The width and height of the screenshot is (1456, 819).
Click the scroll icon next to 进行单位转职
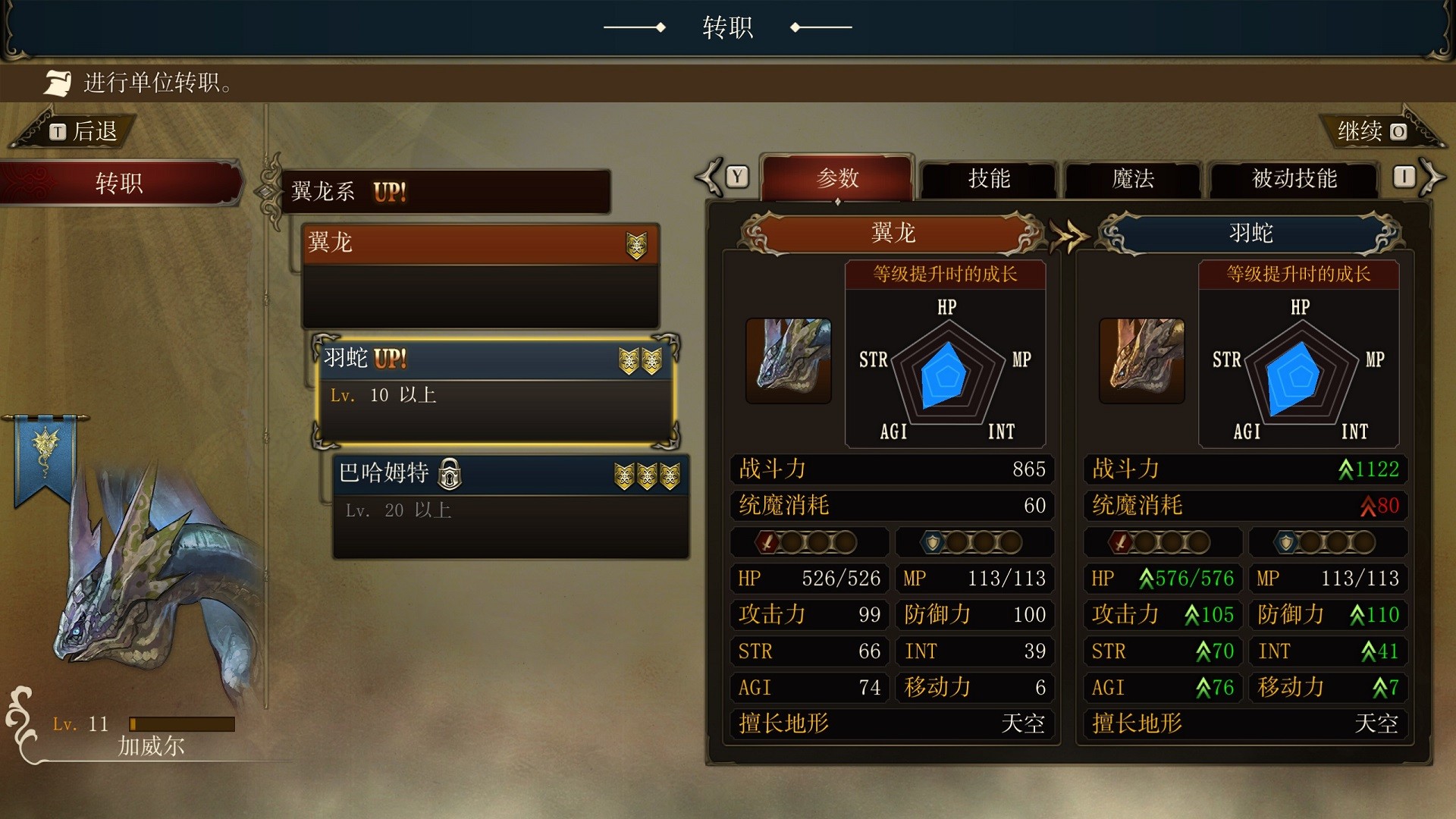pos(59,82)
